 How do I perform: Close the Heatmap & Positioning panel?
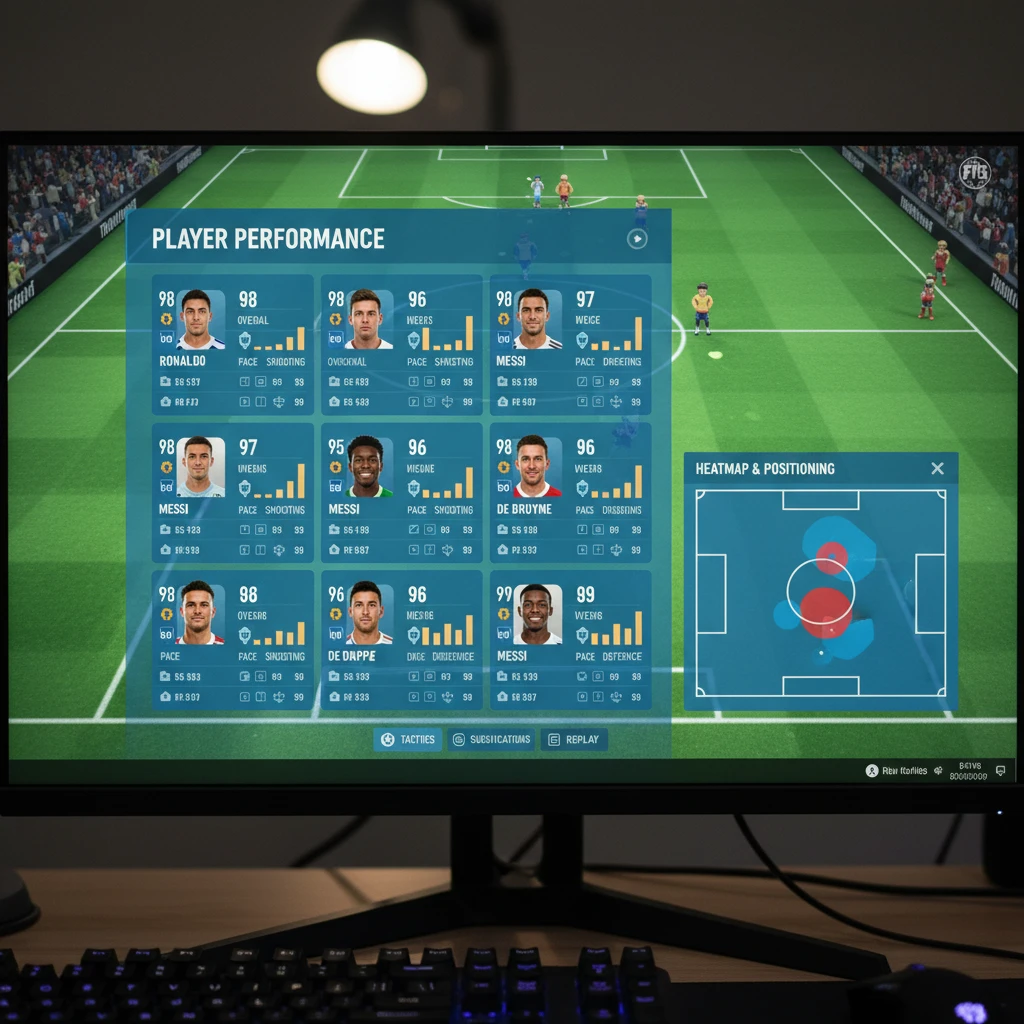[x=937, y=468]
